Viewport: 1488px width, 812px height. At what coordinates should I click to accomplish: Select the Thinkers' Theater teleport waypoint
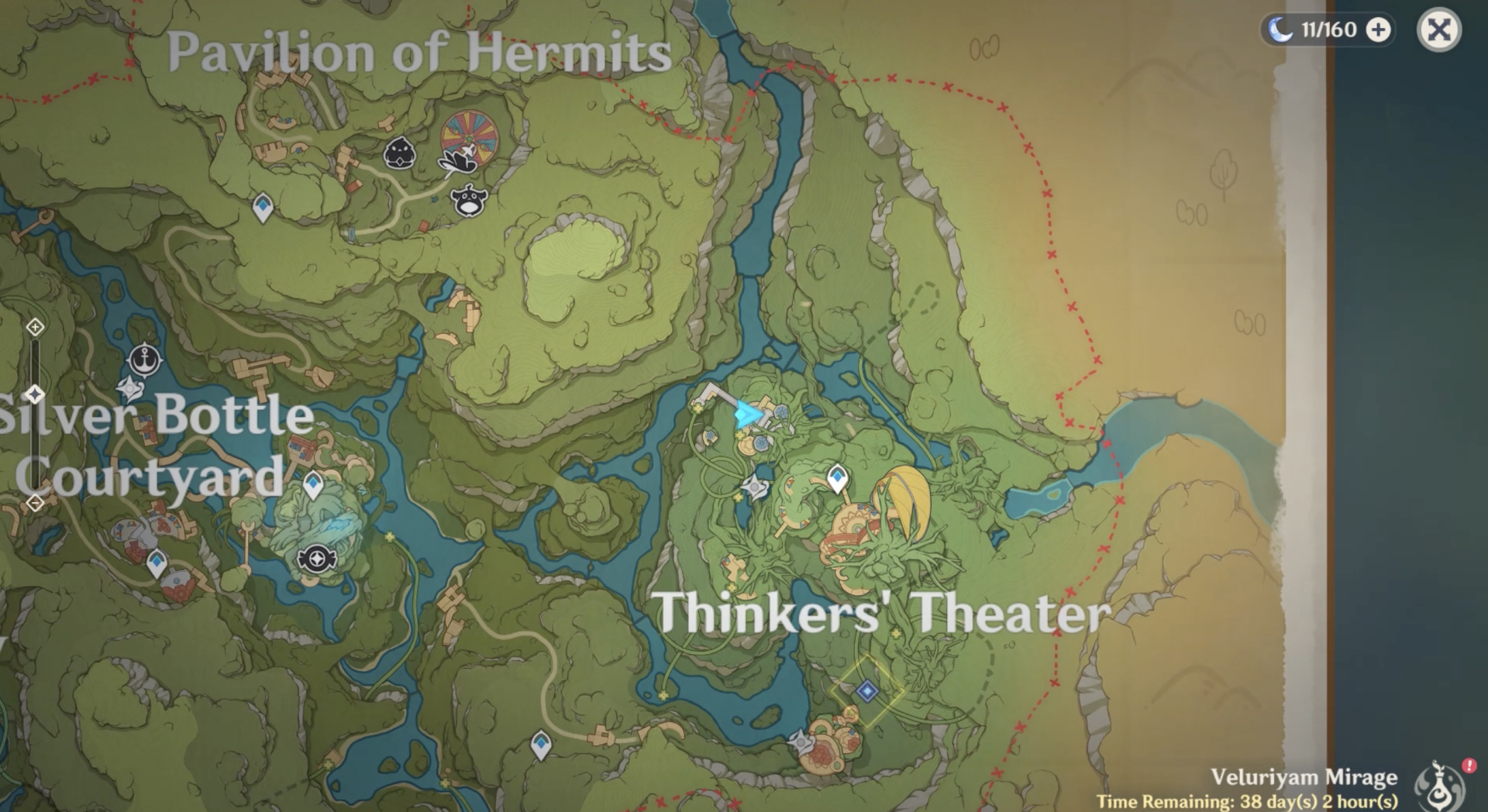pos(837,477)
